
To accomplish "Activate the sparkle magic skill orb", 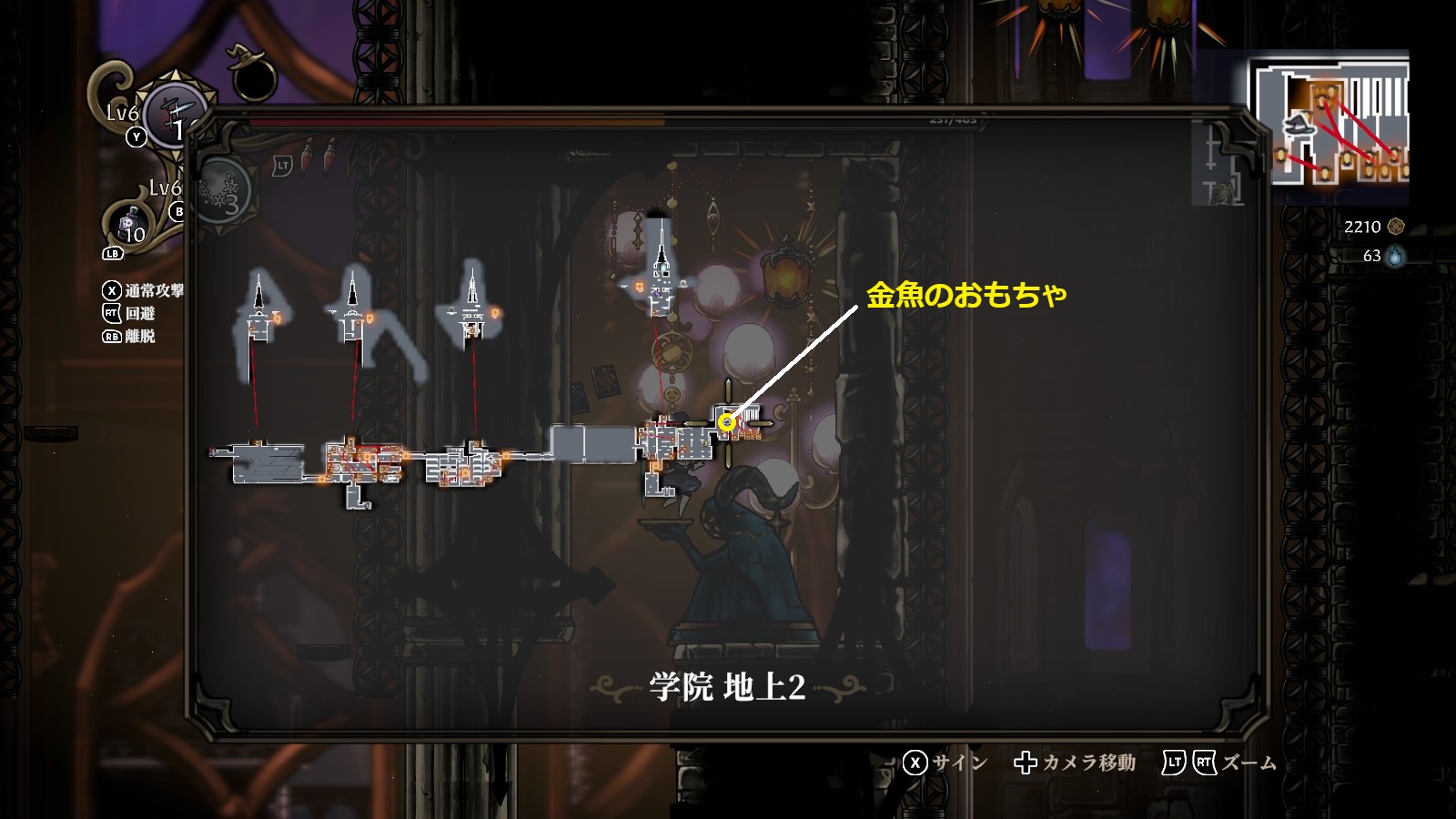I will tap(223, 192).
